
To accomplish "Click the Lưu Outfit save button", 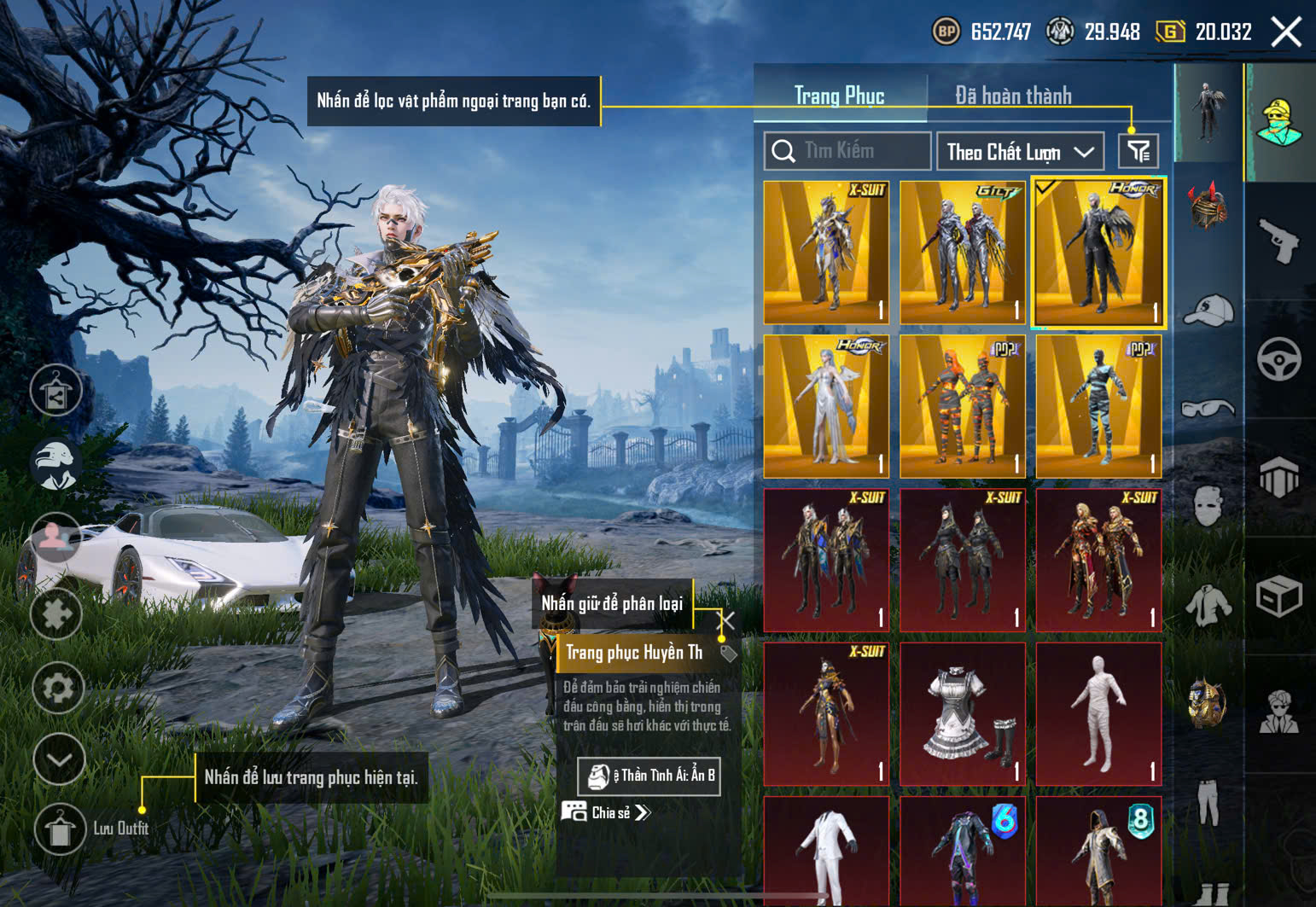I will click(x=60, y=829).
